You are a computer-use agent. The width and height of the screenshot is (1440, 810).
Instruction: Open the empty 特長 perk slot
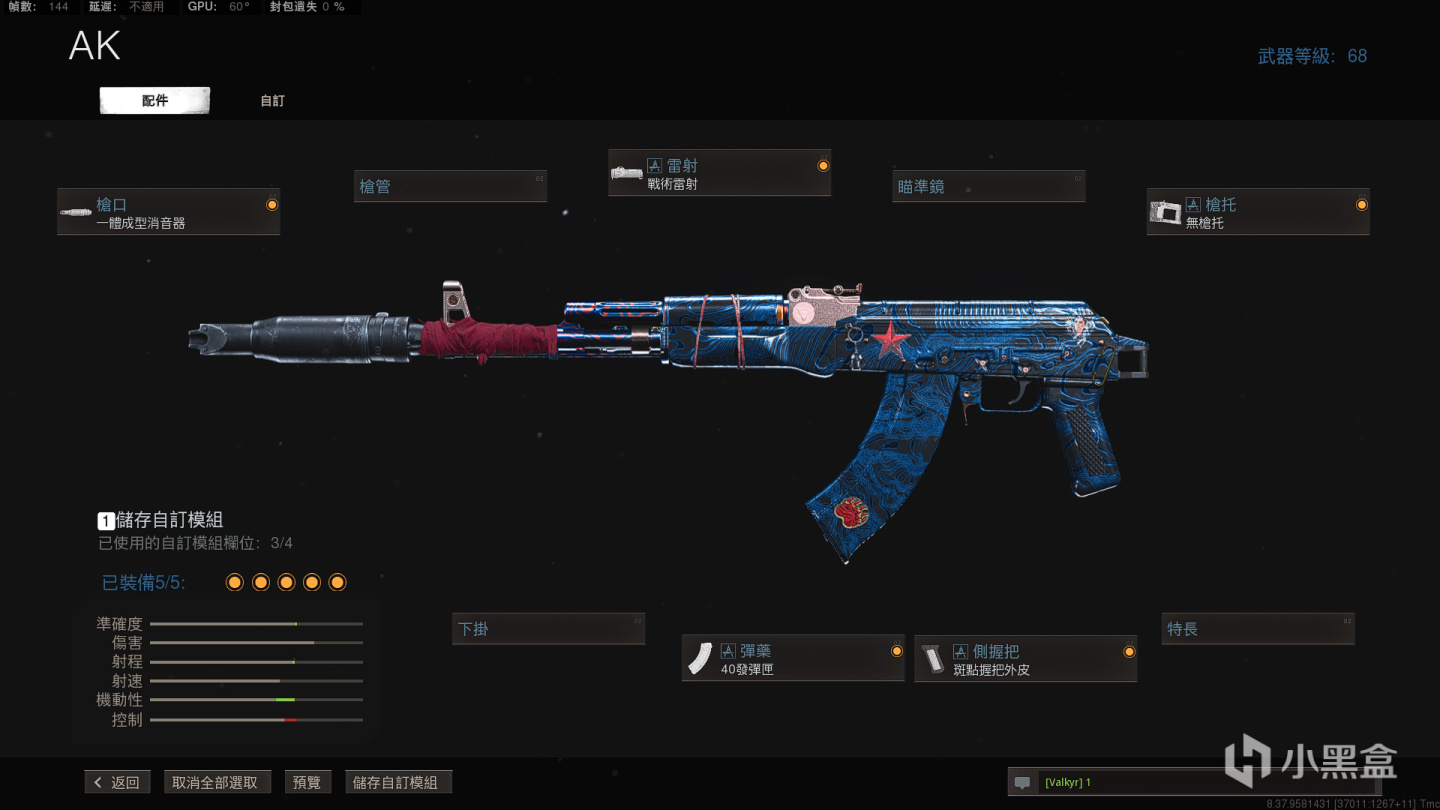pyautogui.click(x=1257, y=629)
